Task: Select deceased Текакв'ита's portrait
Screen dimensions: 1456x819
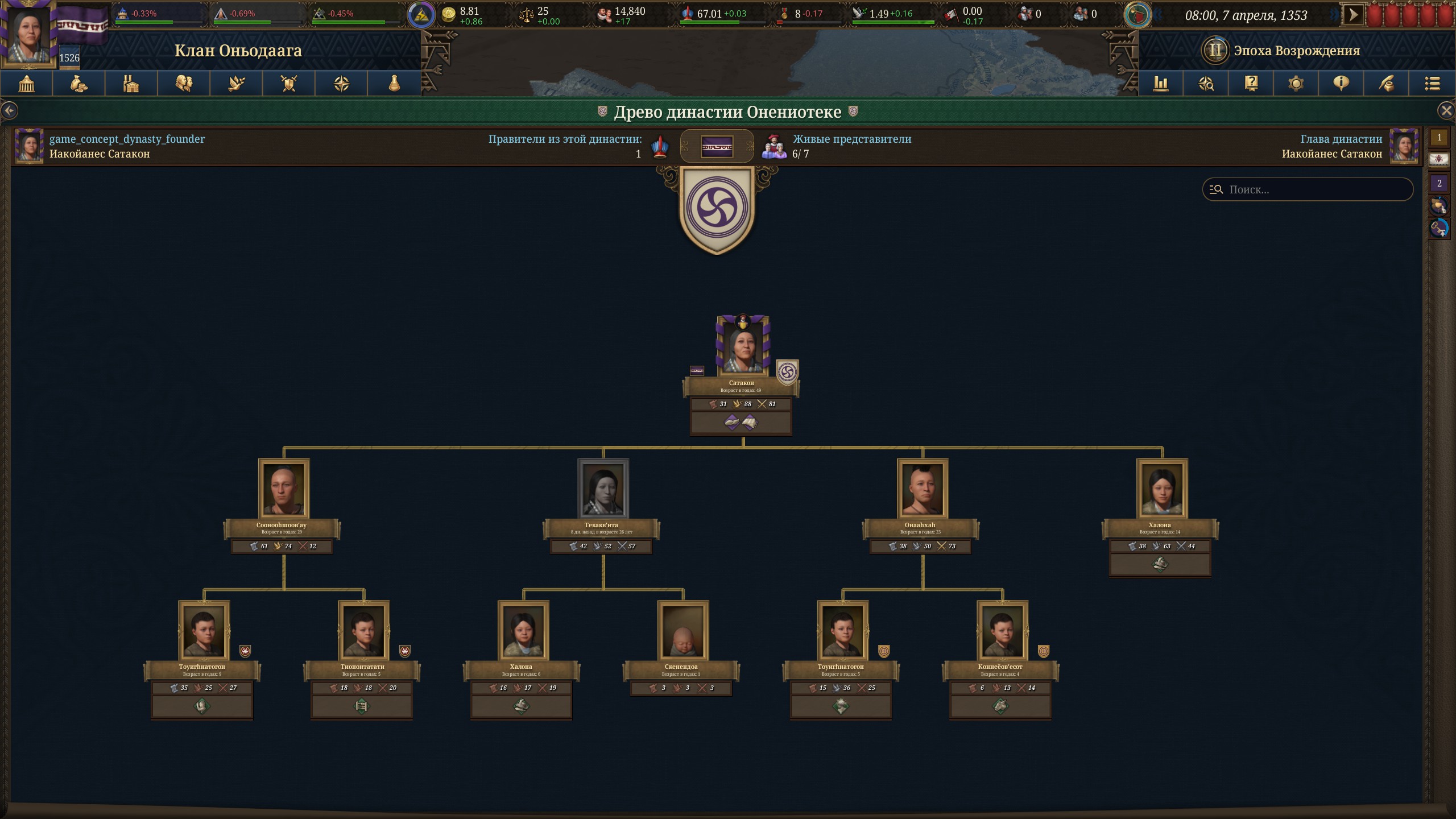Action: (x=603, y=488)
